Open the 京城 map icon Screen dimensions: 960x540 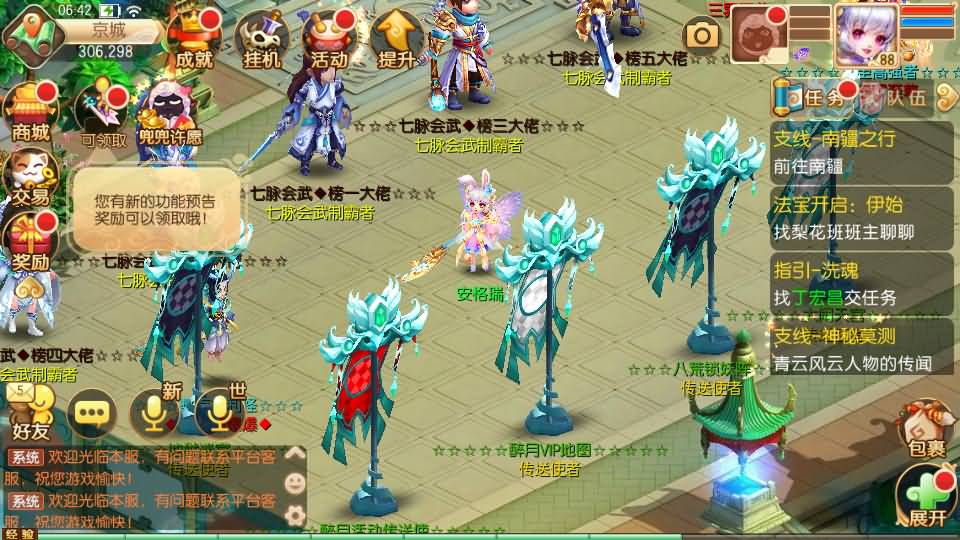28,36
